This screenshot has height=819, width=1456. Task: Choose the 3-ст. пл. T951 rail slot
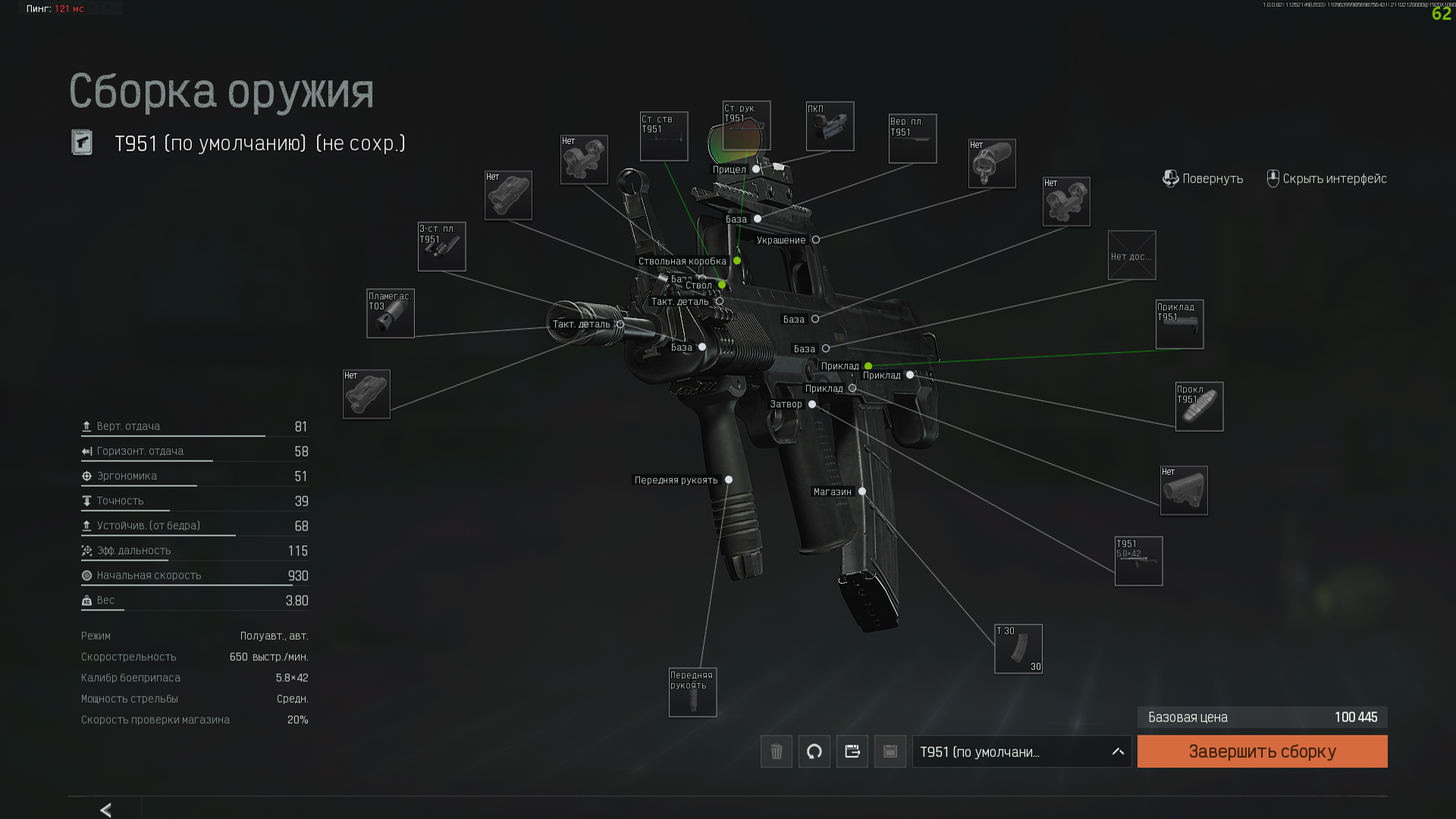pos(441,246)
